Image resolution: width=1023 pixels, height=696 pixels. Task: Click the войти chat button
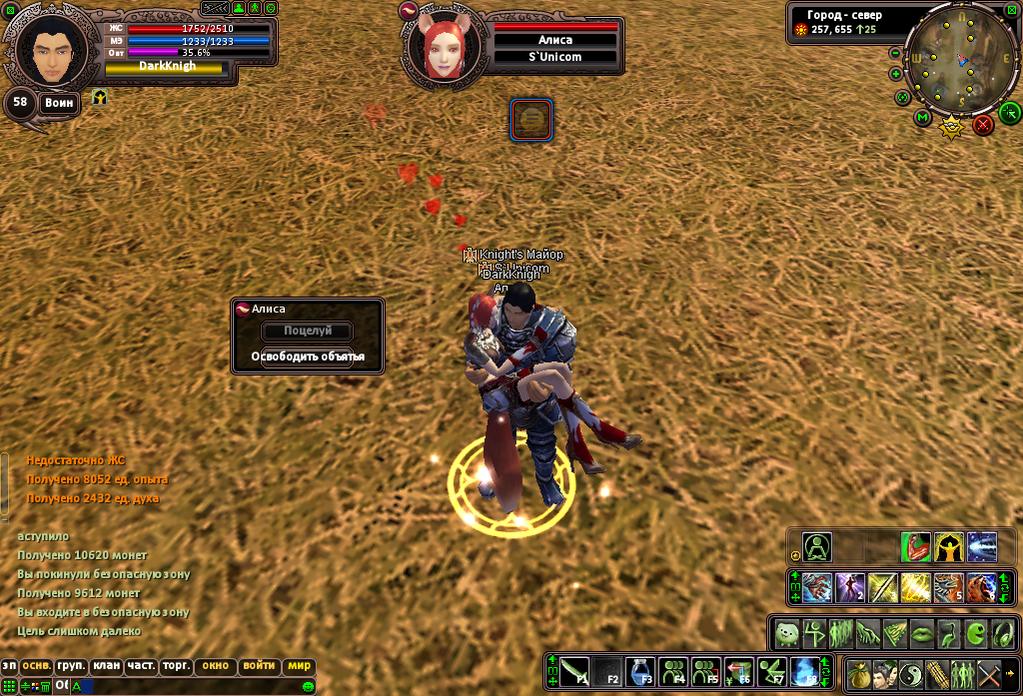click(x=259, y=666)
